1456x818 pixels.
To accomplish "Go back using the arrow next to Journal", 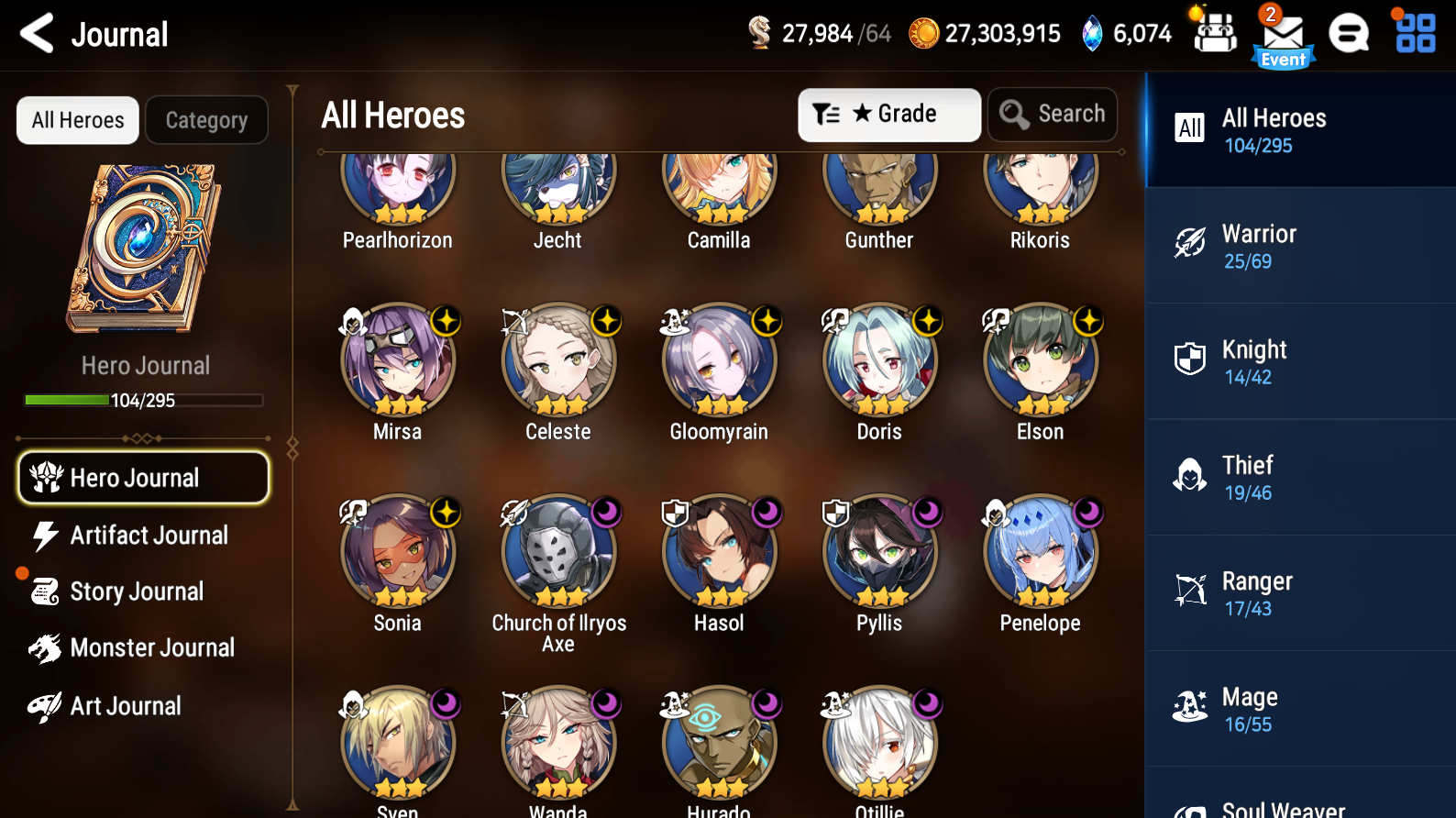I will point(35,33).
